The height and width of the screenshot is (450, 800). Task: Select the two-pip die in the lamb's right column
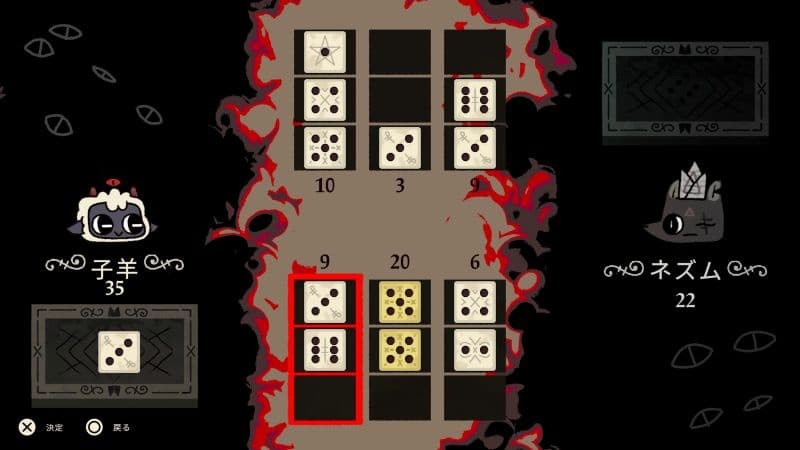coord(475,348)
